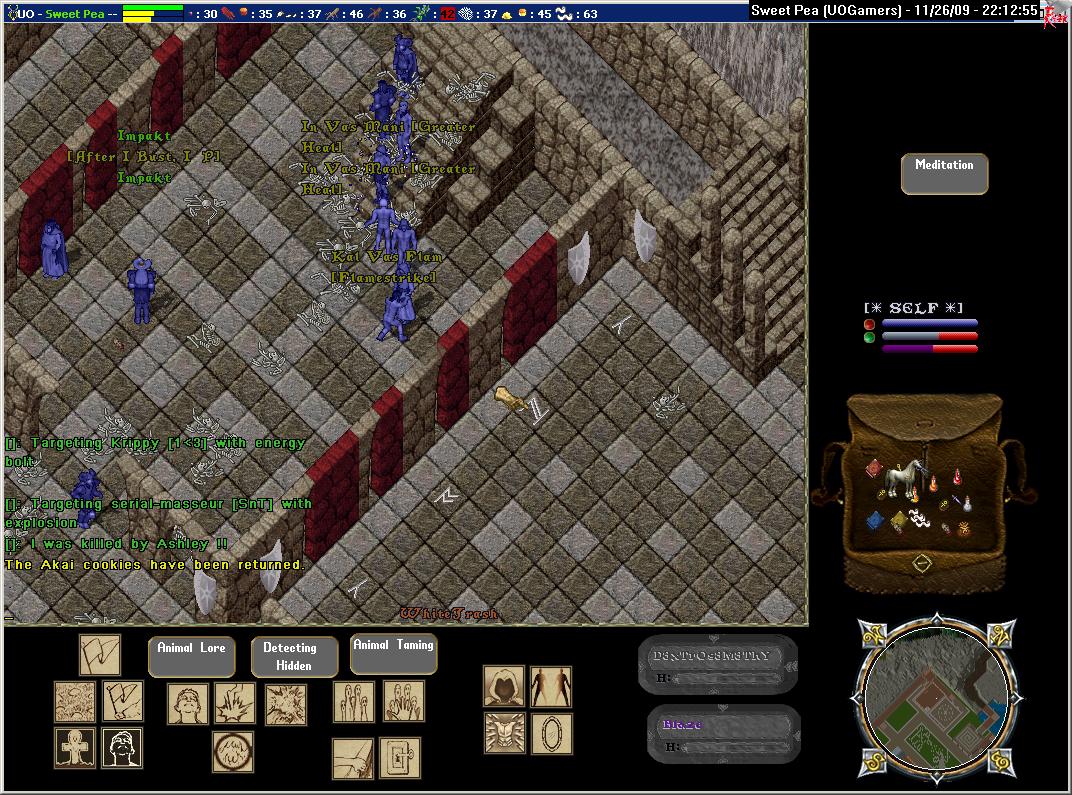Use the Meditation skill button

click(943, 173)
